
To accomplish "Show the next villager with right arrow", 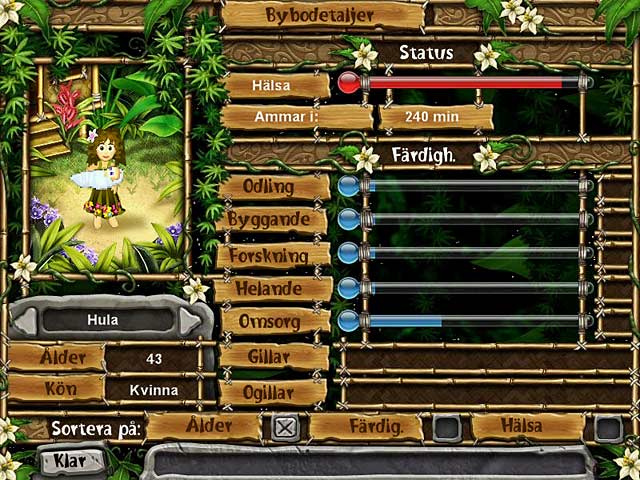I will pyautogui.click(x=190, y=321).
